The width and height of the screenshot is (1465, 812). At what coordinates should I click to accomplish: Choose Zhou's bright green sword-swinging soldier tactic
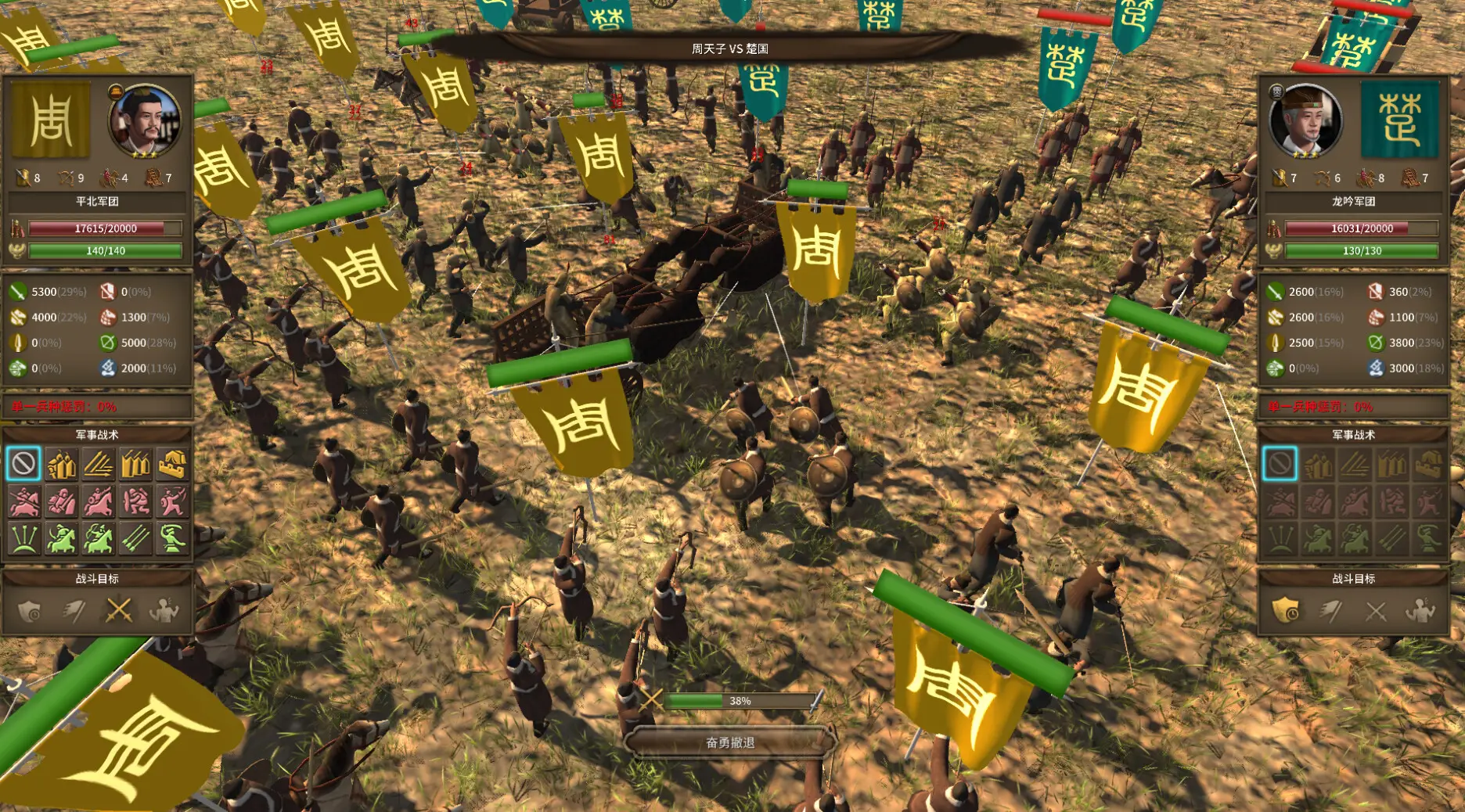(x=172, y=539)
